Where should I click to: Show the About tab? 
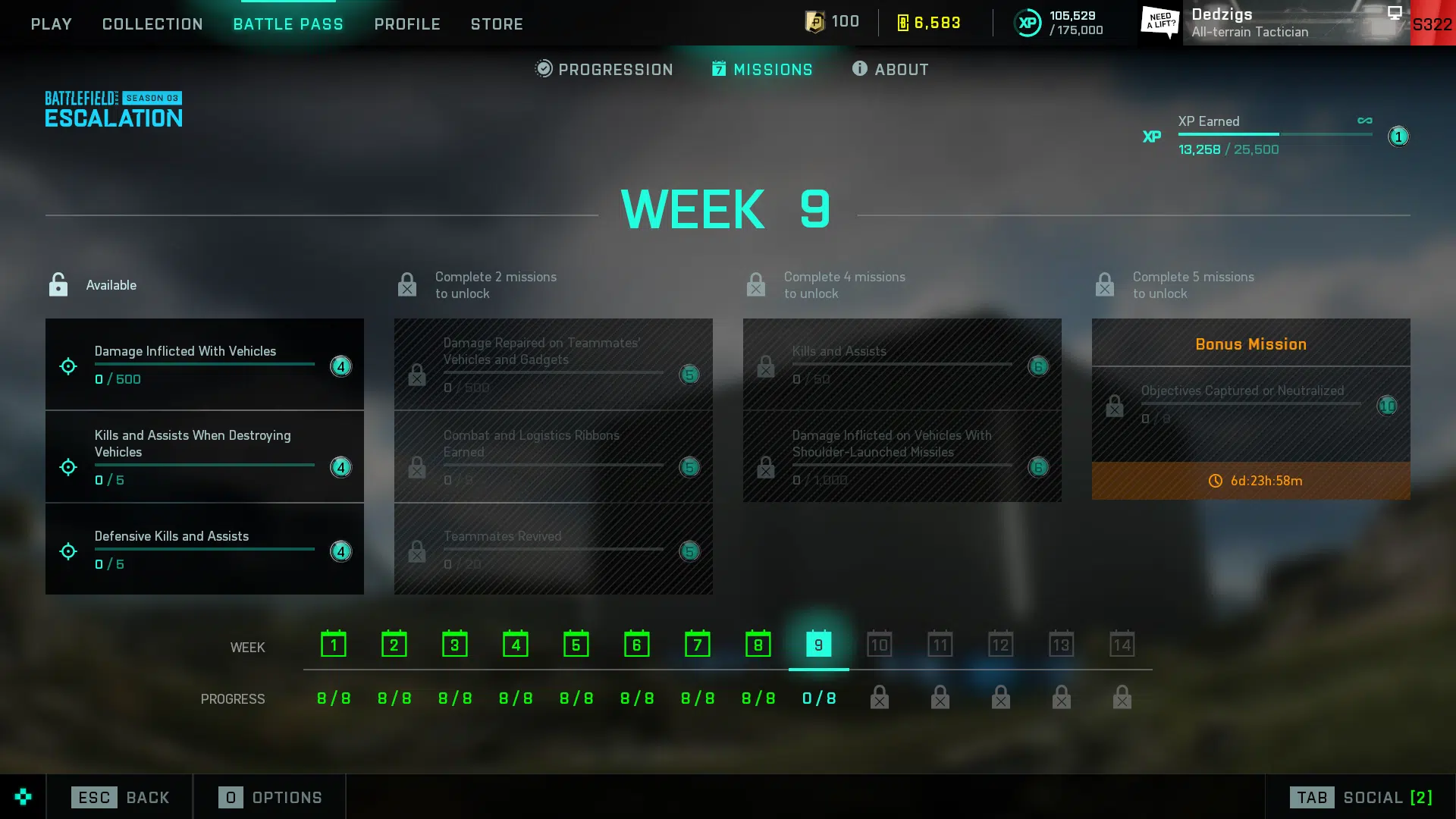890,69
